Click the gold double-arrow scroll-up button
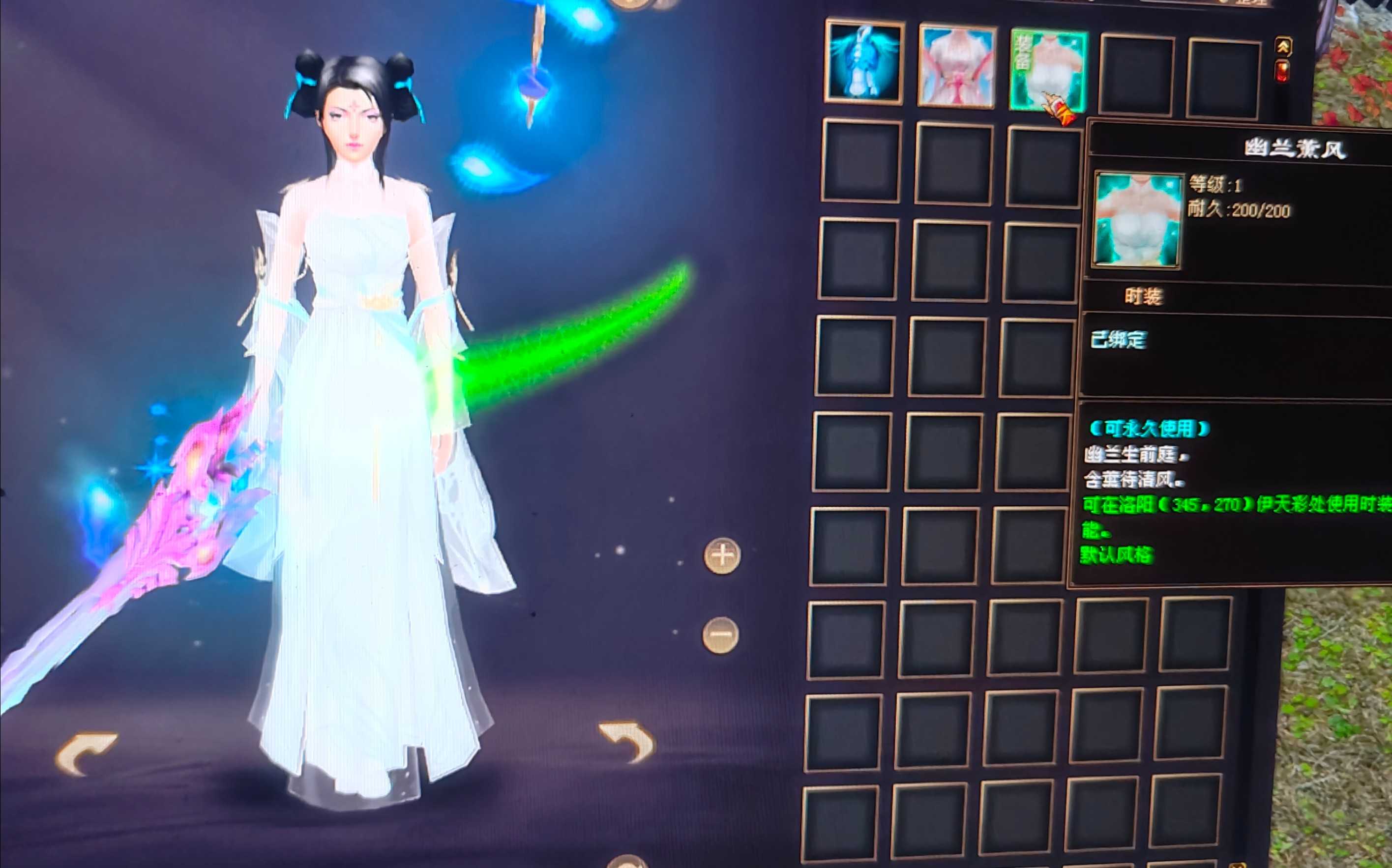 pos(1283,47)
